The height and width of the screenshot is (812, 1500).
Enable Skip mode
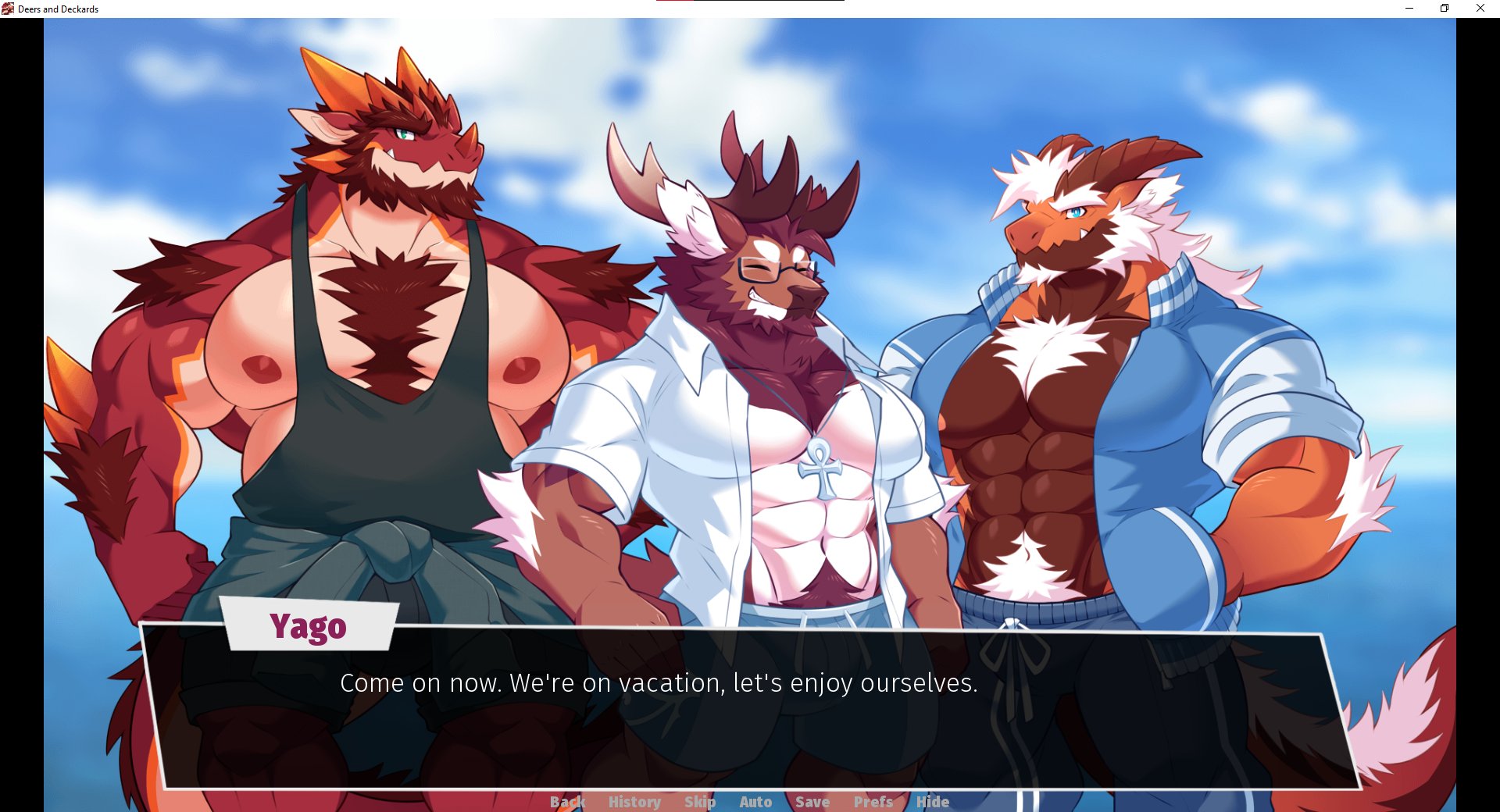[701, 802]
